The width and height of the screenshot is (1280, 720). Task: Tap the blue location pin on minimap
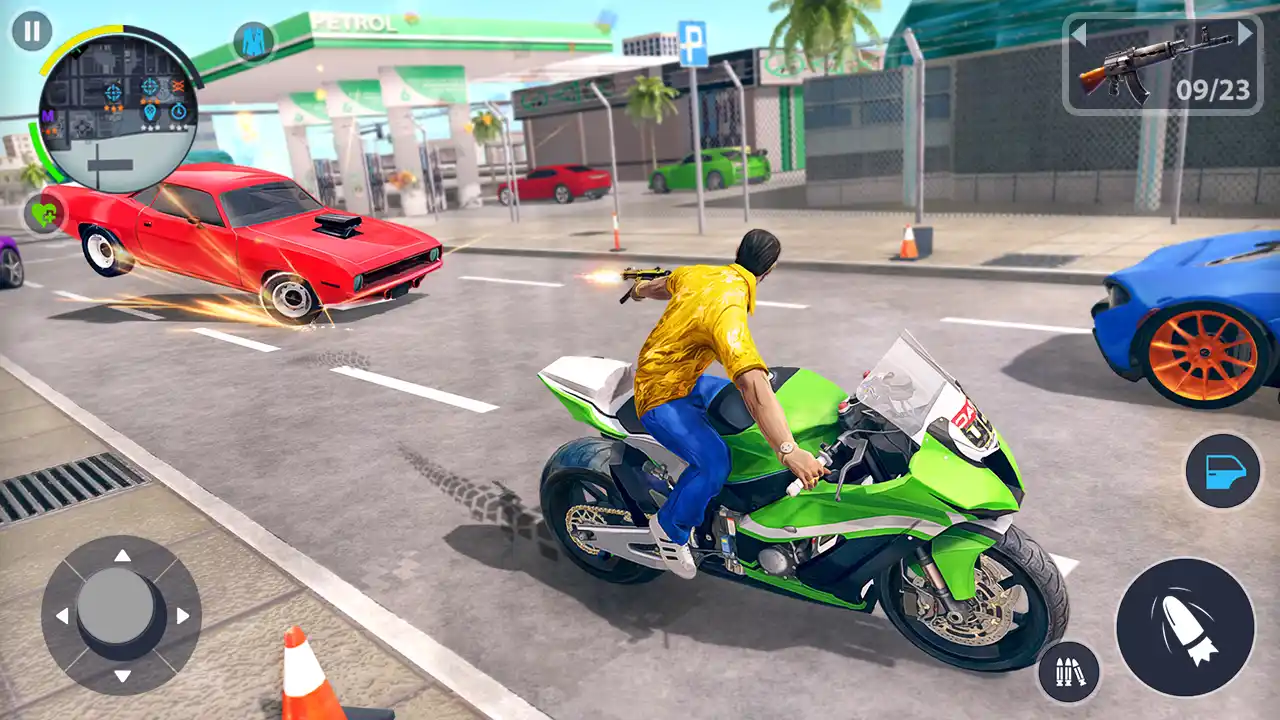151,113
